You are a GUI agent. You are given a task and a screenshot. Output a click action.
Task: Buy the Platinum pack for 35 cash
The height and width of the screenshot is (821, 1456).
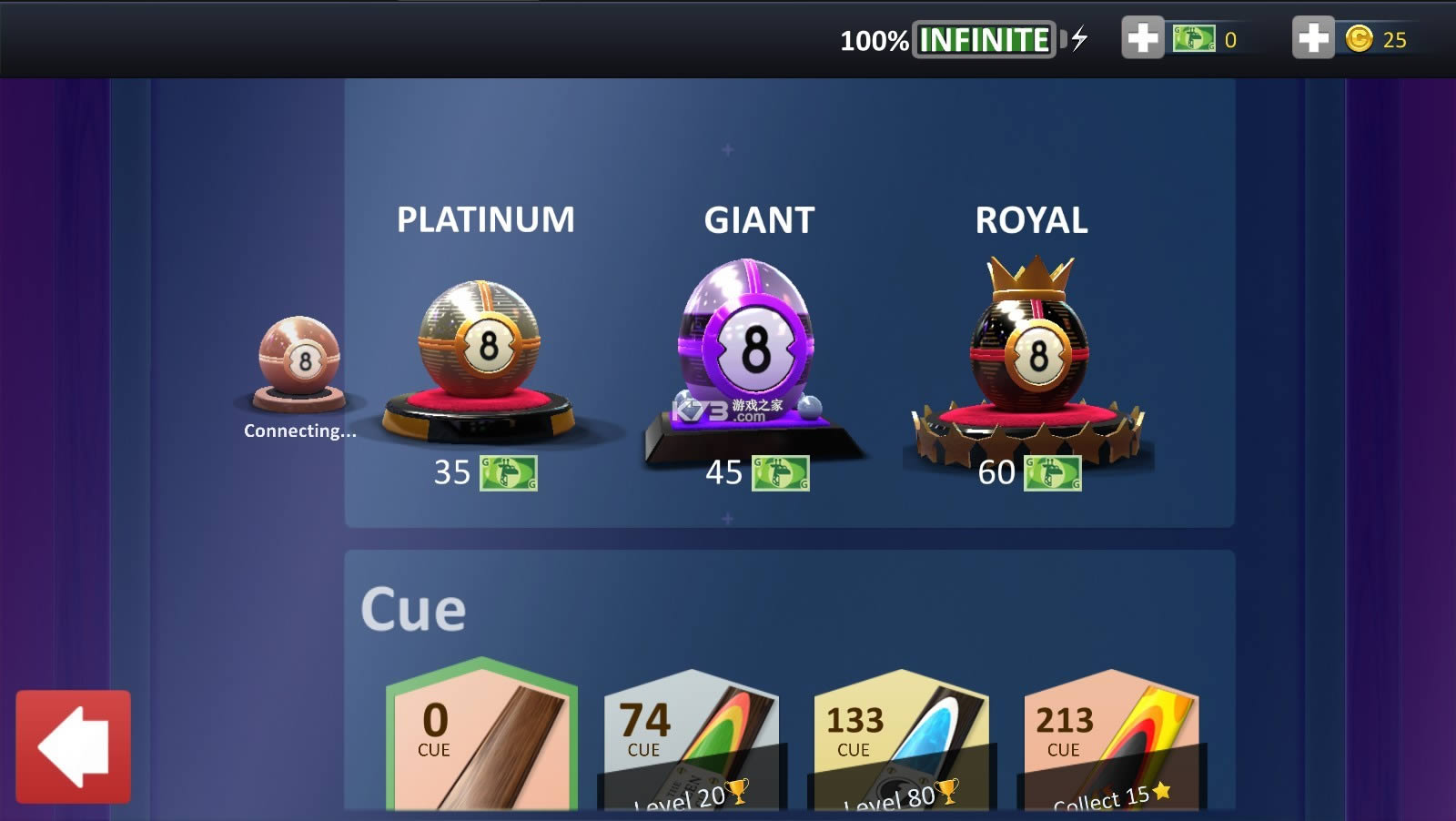485,473
